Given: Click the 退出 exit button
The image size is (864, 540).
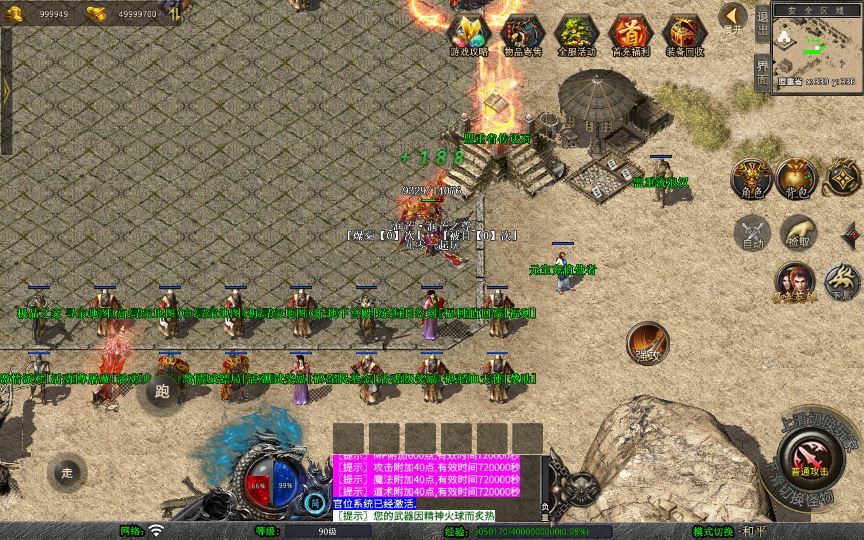Looking at the screenshot, I should click(x=762, y=23).
